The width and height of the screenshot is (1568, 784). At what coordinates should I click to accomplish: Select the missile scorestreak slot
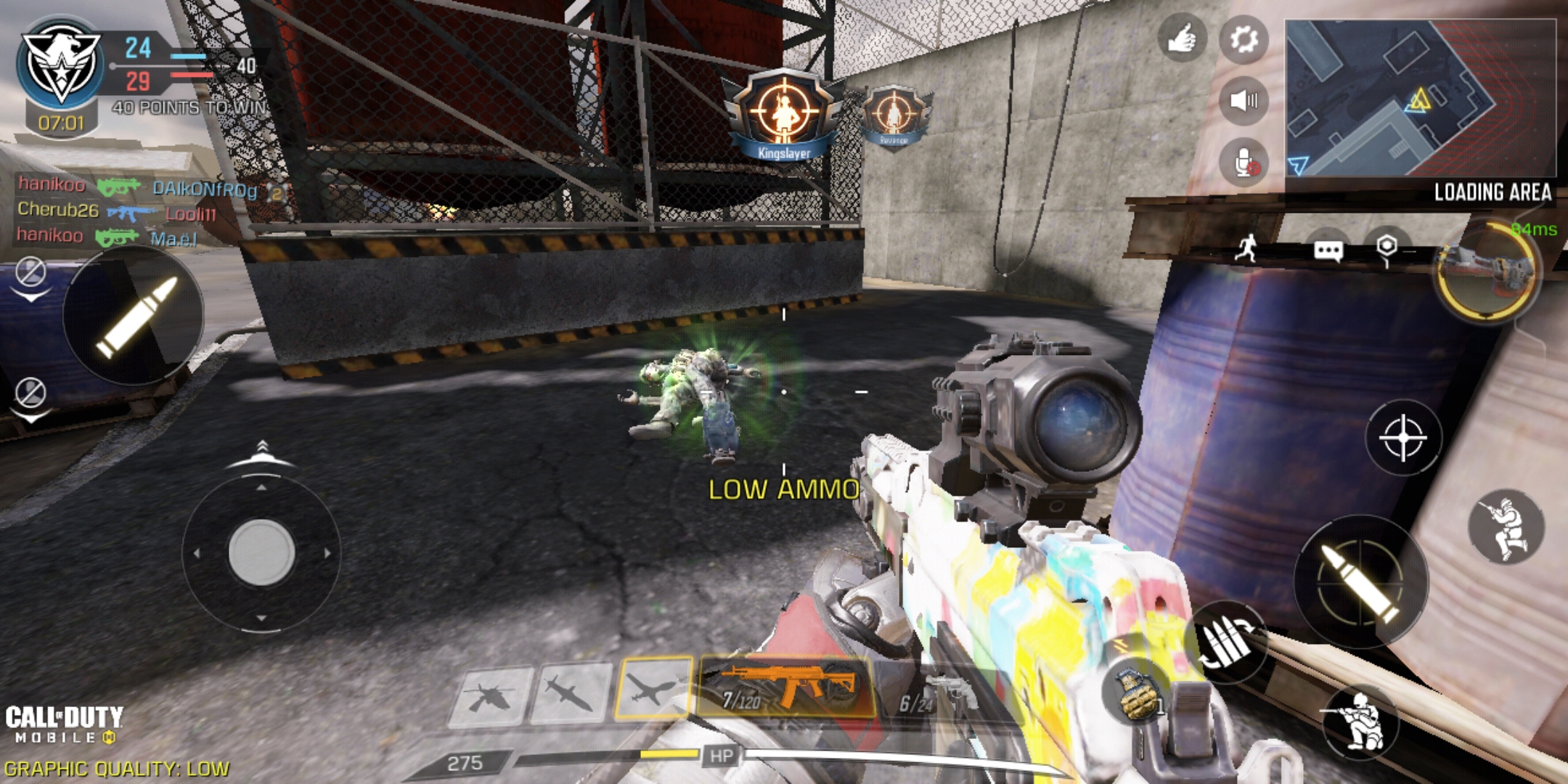(x=571, y=694)
